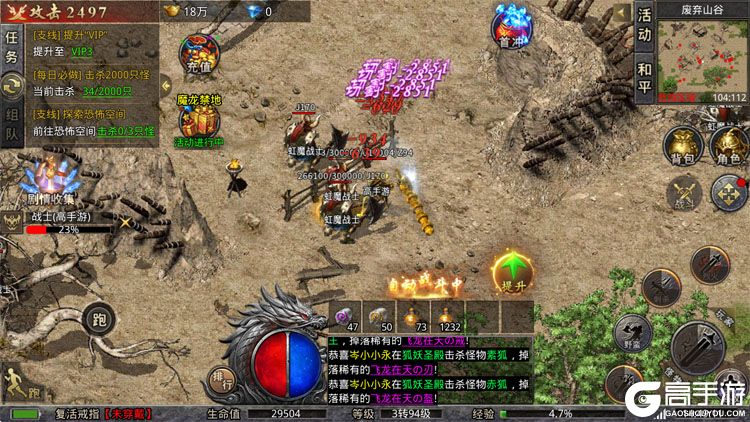
Task: Toggle the 战斗 crossed-swords combat button
Action: [x=685, y=192]
